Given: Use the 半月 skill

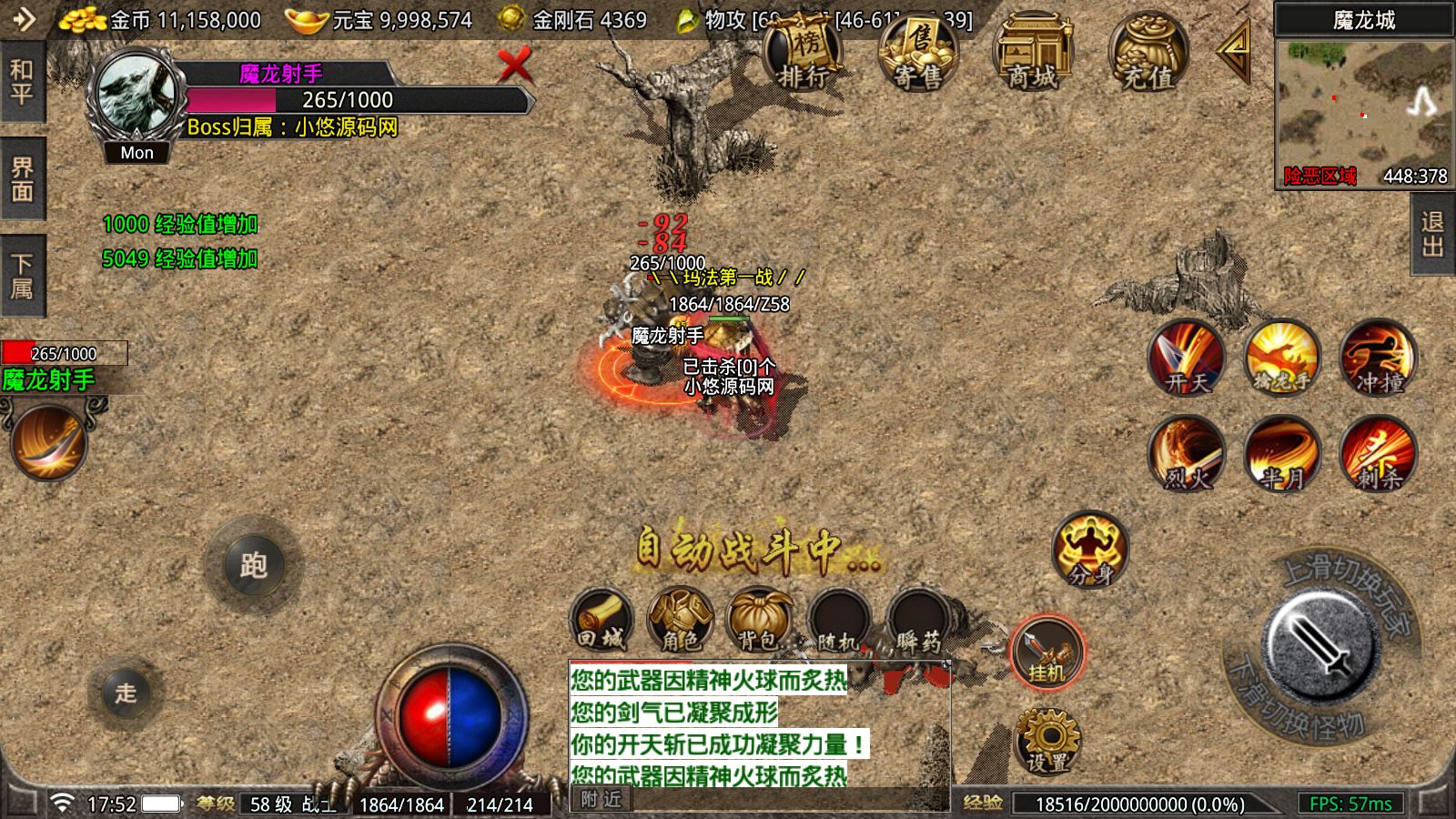Looking at the screenshot, I should coord(1282,454).
